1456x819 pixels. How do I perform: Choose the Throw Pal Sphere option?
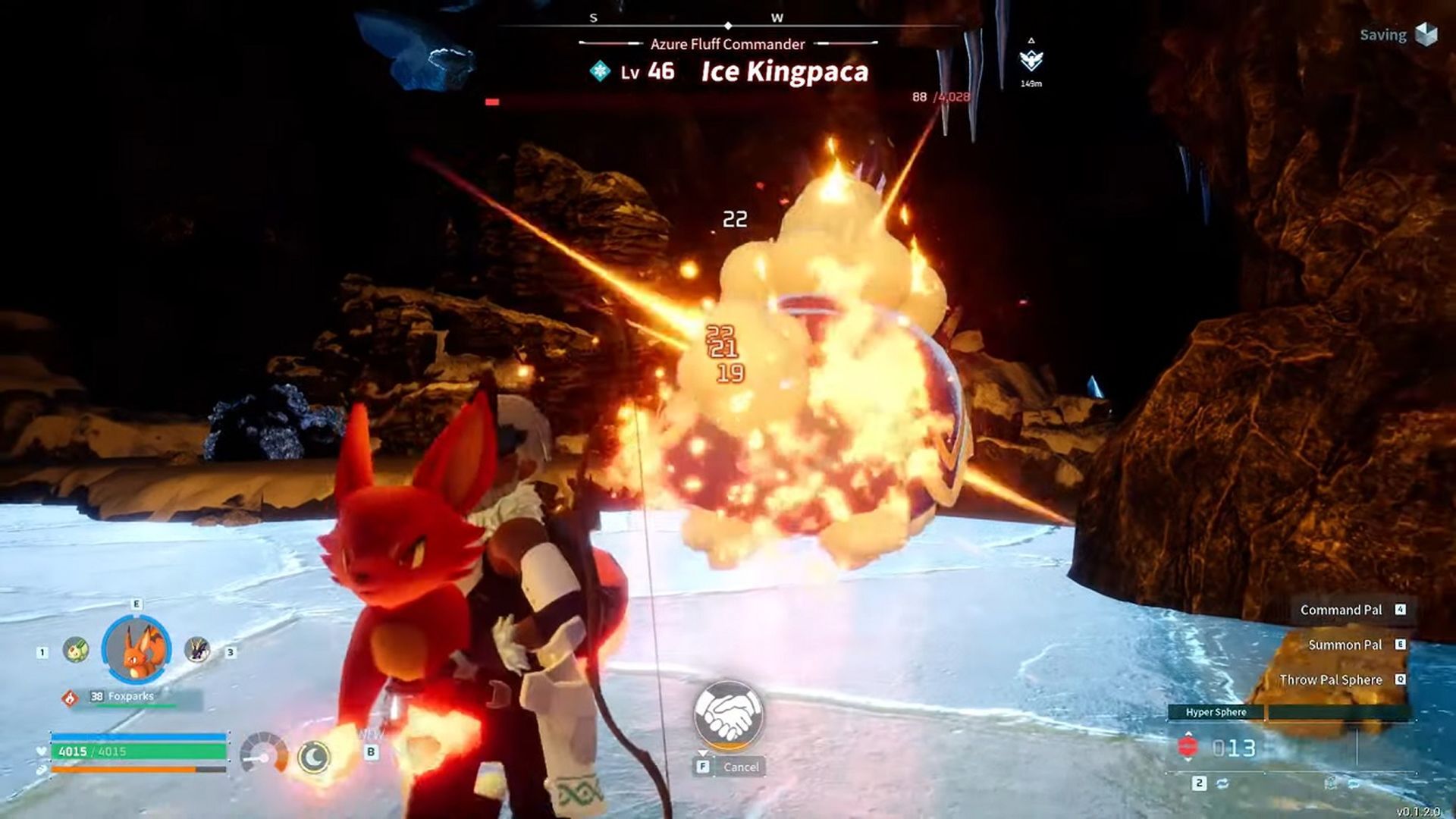click(x=1330, y=679)
